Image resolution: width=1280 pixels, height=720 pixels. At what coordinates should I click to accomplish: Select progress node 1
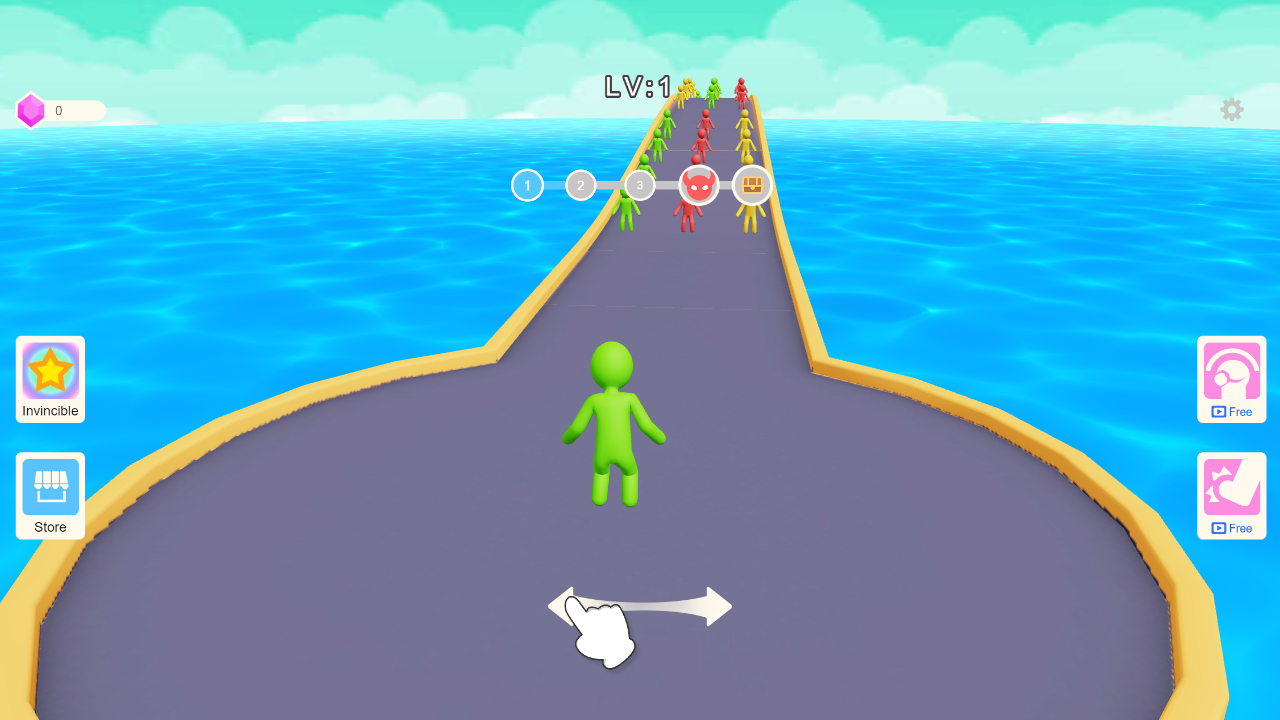(527, 185)
